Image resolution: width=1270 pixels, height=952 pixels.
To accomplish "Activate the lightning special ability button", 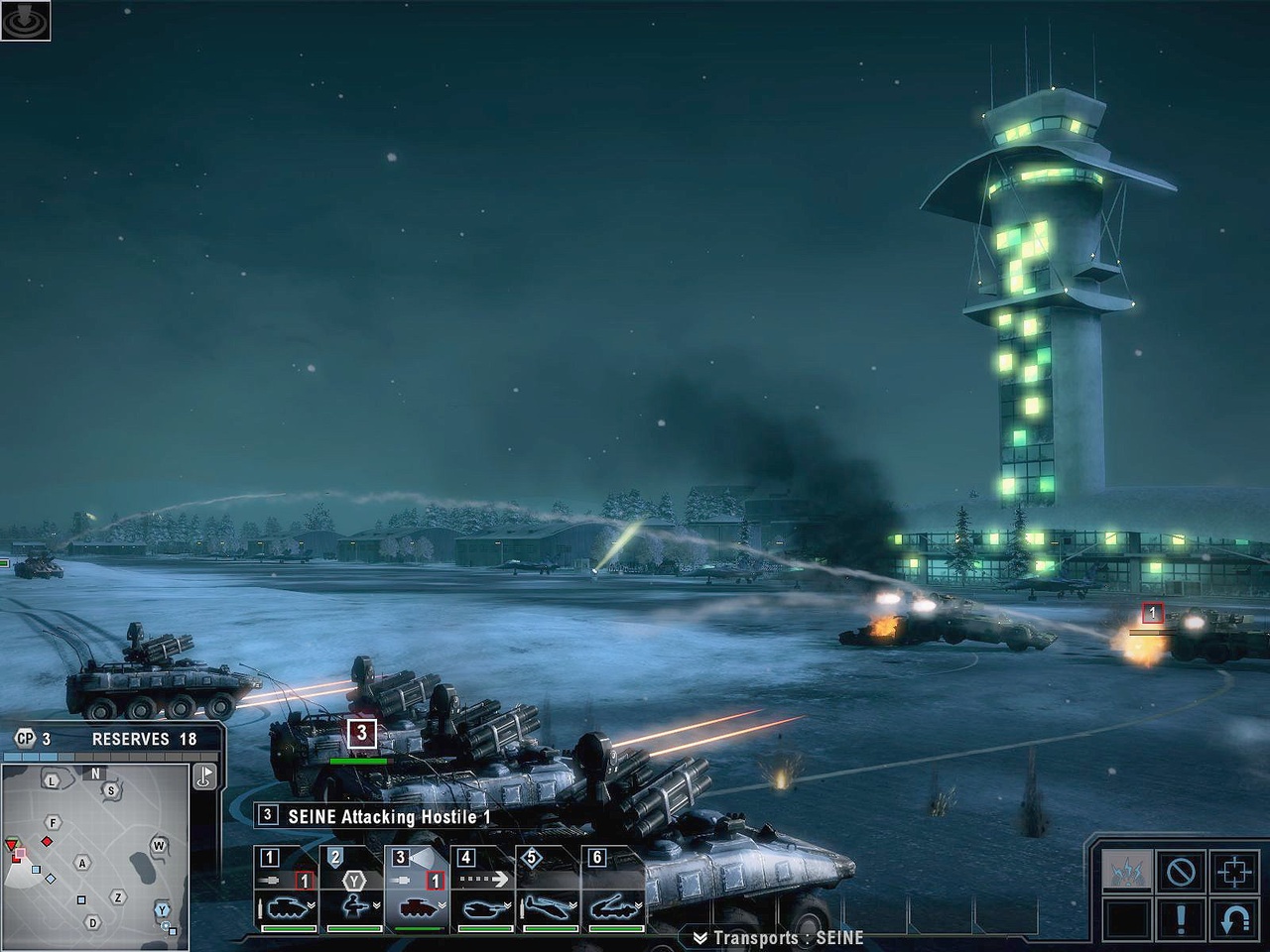I will pos(1128,873).
